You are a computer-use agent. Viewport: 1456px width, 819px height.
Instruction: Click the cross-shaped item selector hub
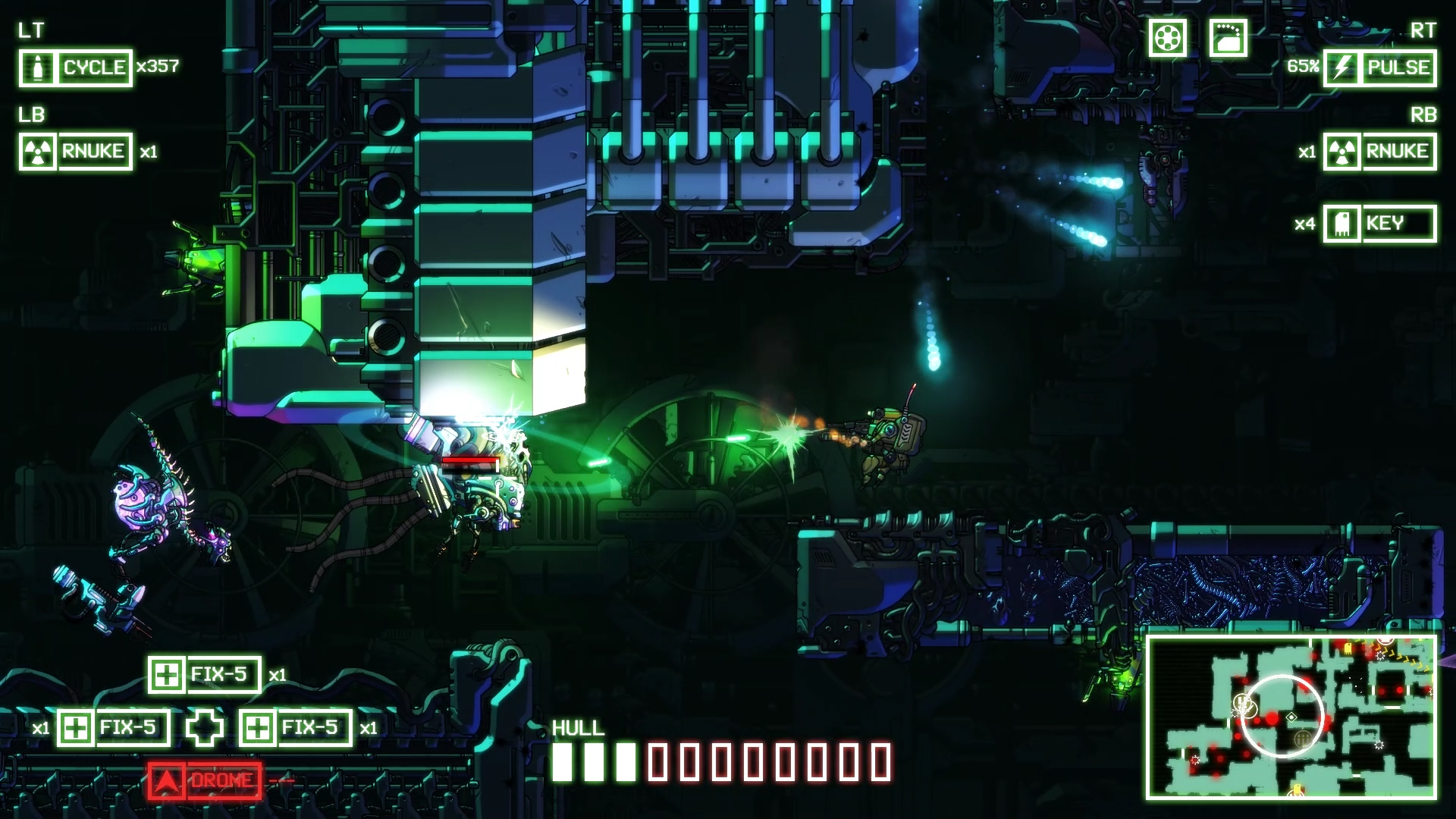coord(205,728)
